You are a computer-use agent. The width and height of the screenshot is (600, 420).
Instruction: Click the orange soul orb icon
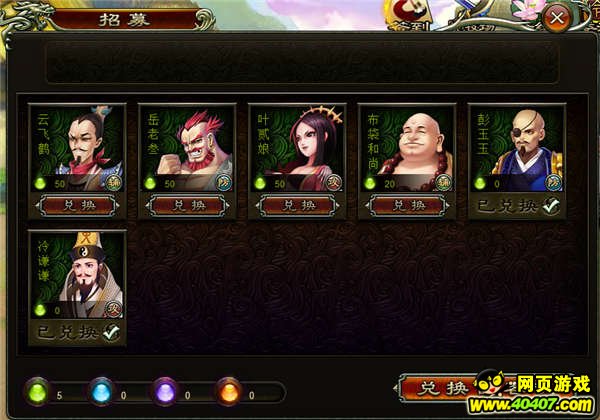click(x=231, y=393)
